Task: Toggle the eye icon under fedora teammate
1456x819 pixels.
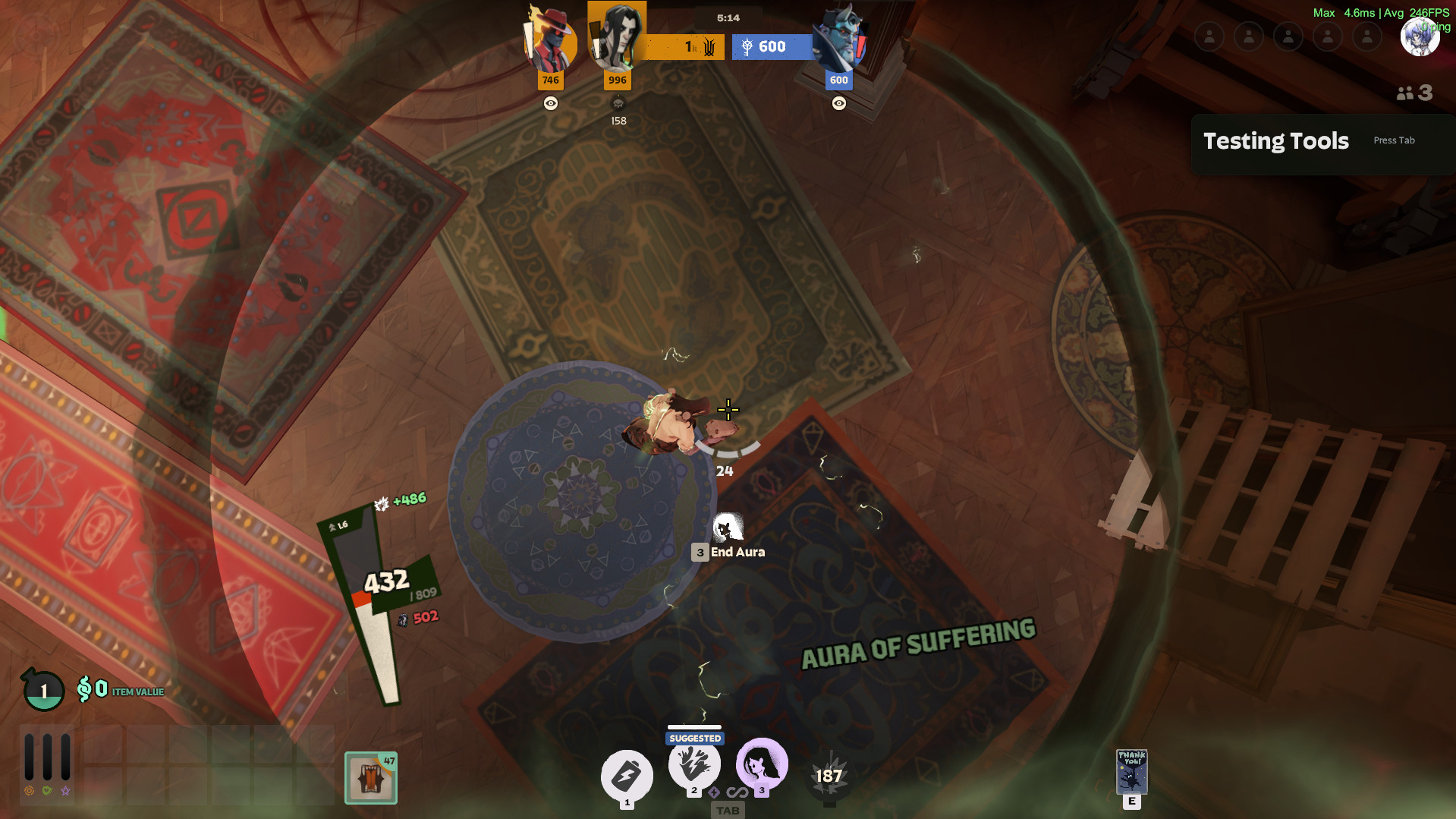Action: pos(551,103)
